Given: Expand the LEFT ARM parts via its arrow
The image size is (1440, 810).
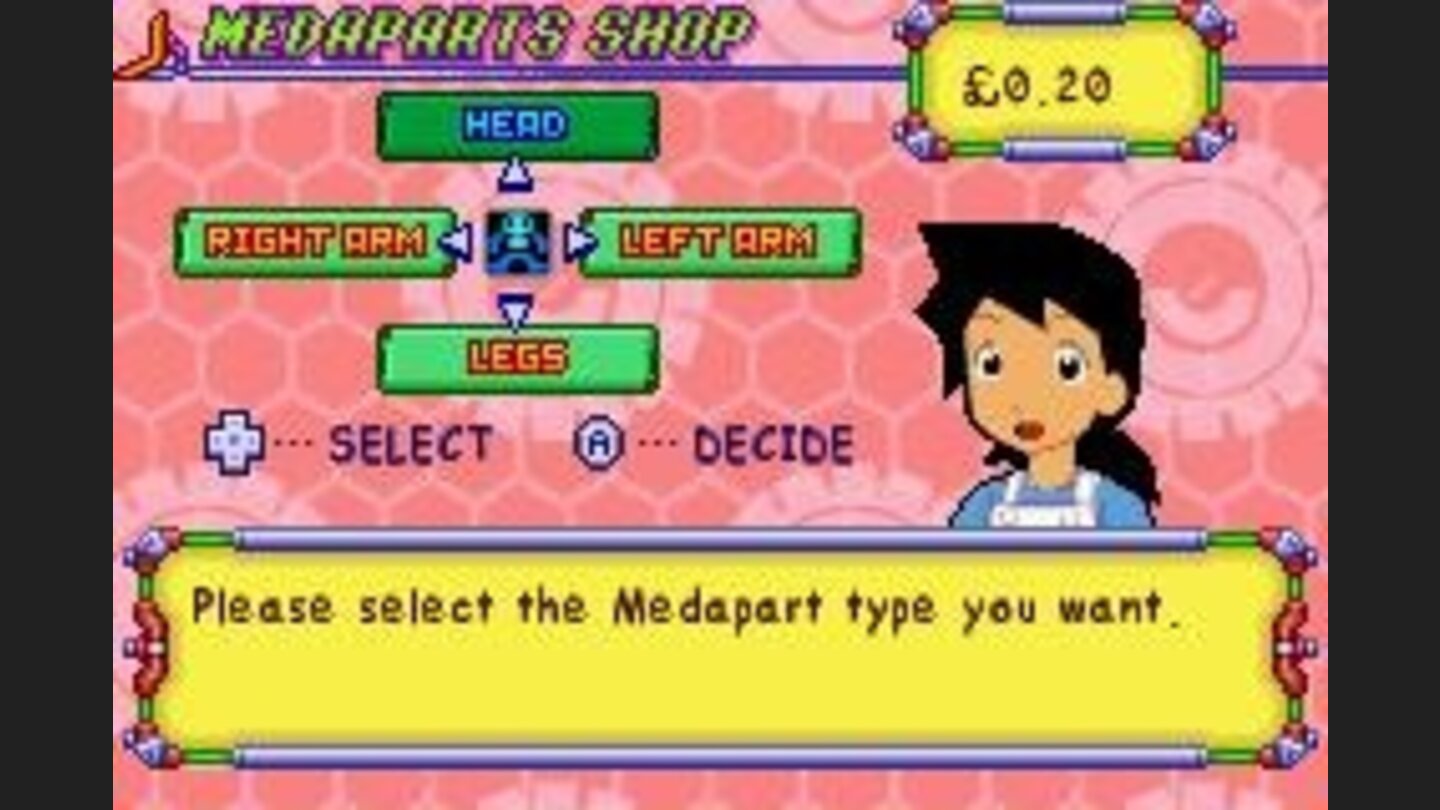Looking at the screenshot, I should pyautogui.click(x=577, y=240).
